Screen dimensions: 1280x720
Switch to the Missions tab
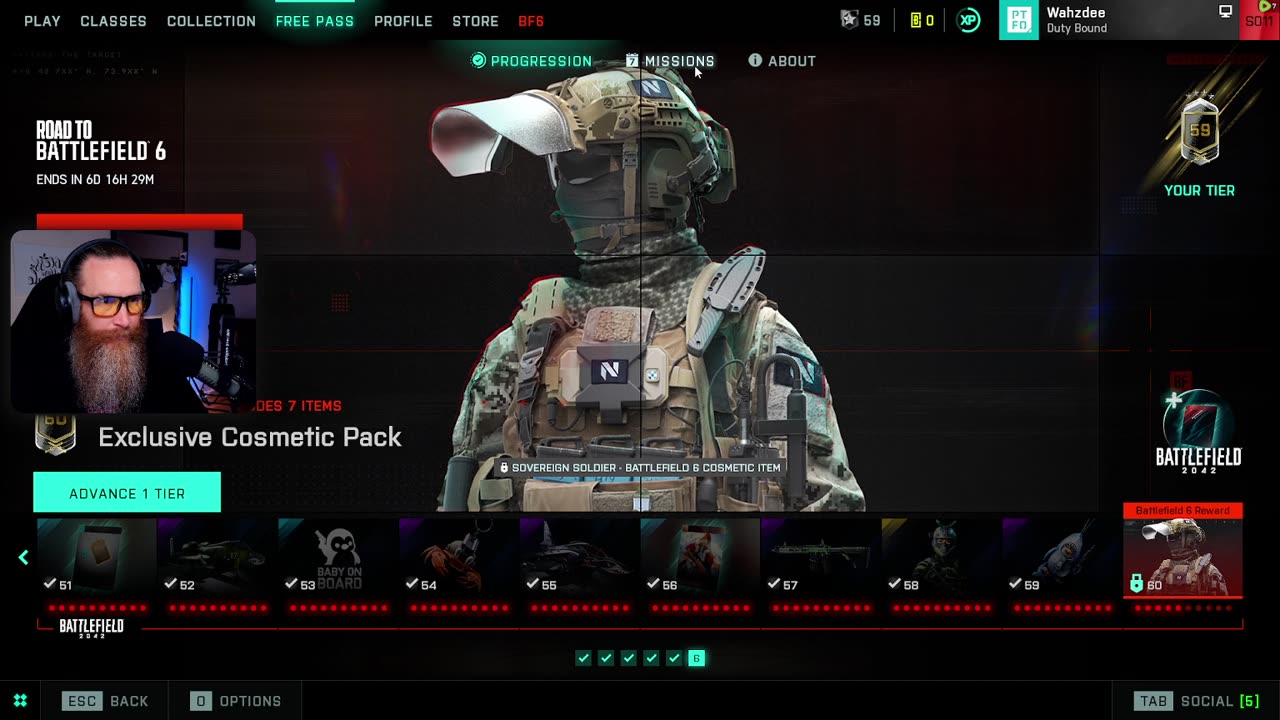[670, 61]
